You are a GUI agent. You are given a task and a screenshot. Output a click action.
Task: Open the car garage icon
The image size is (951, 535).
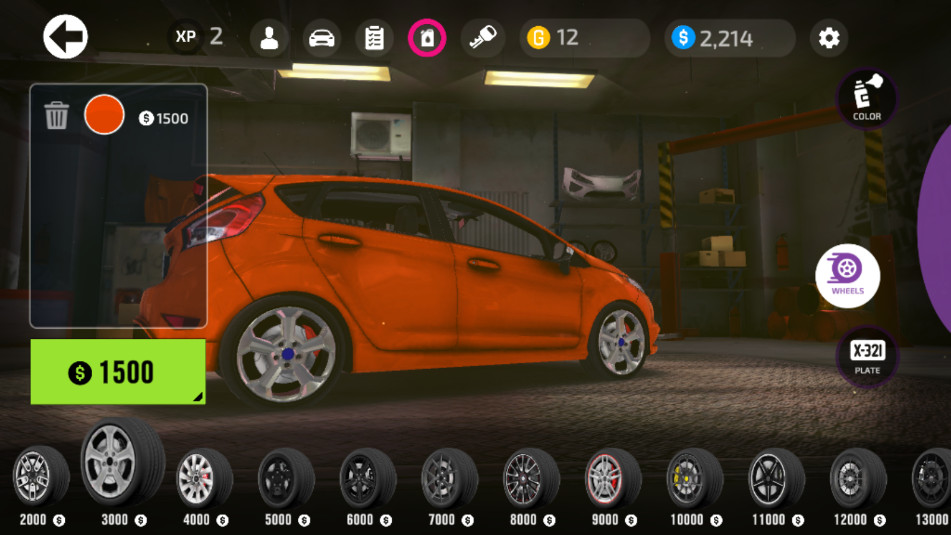pyautogui.click(x=321, y=38)
